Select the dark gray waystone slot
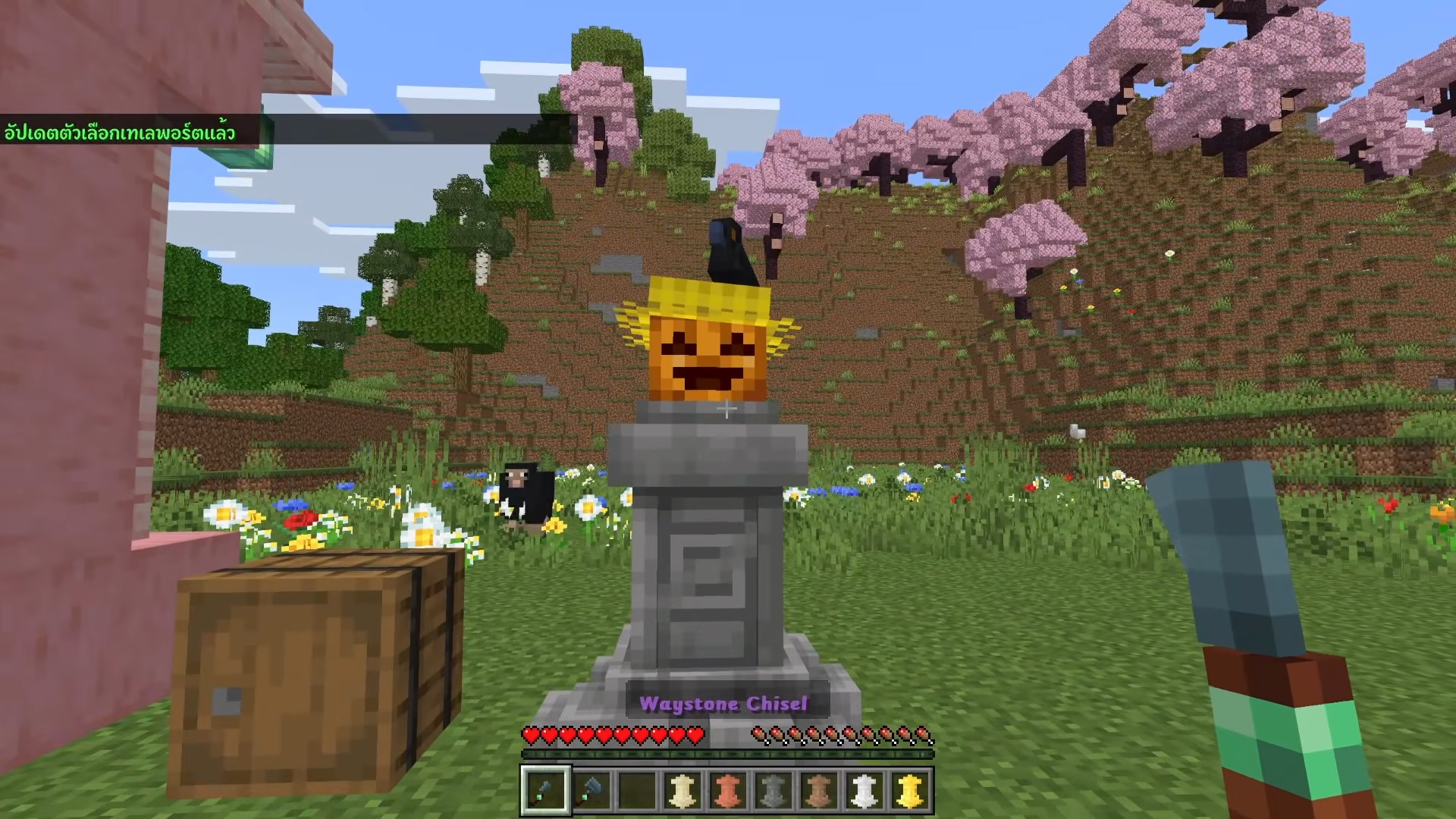The image size is (1456, 819). click(773, 790)
